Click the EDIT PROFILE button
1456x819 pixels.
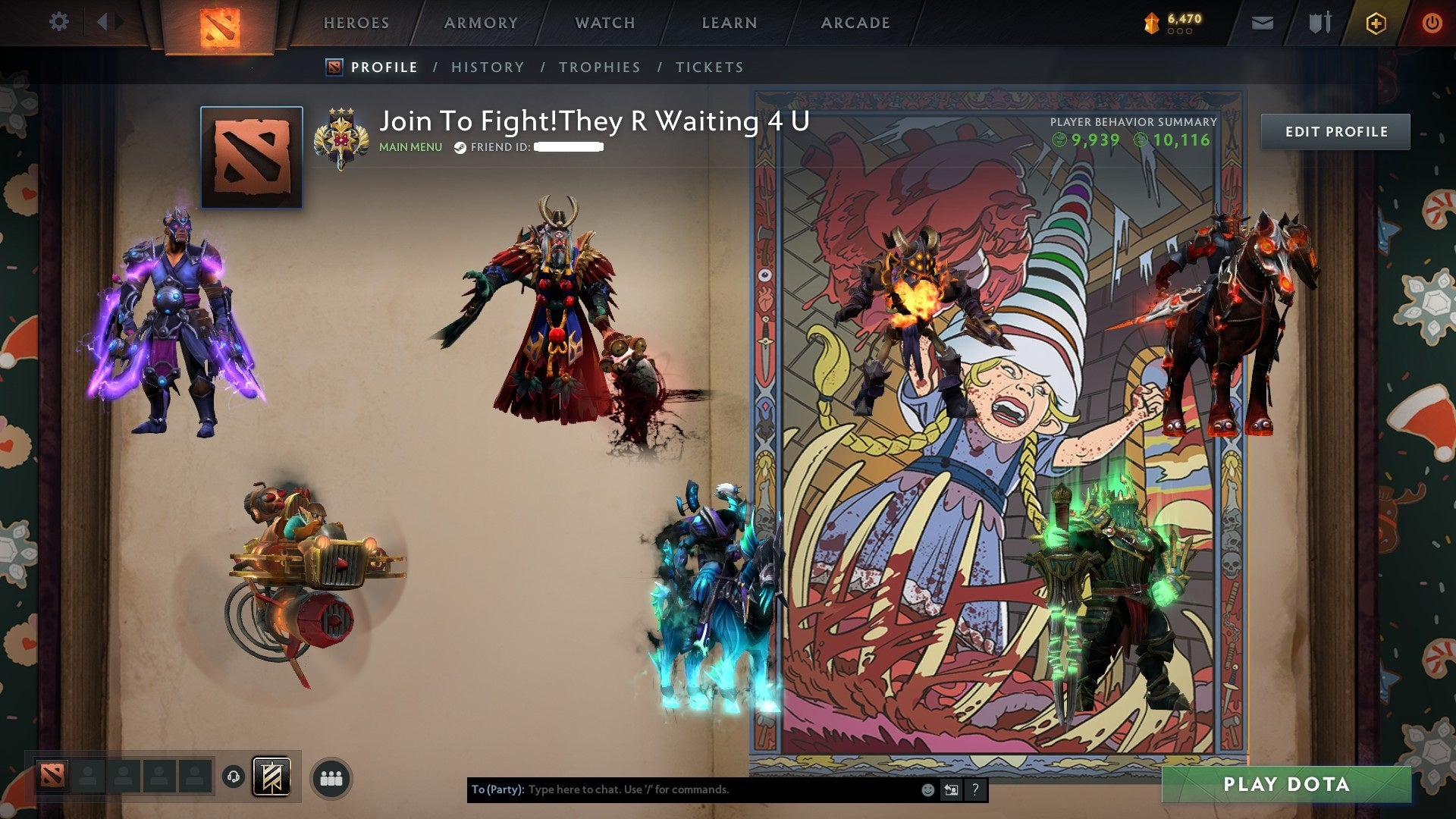pos(1335,131)
